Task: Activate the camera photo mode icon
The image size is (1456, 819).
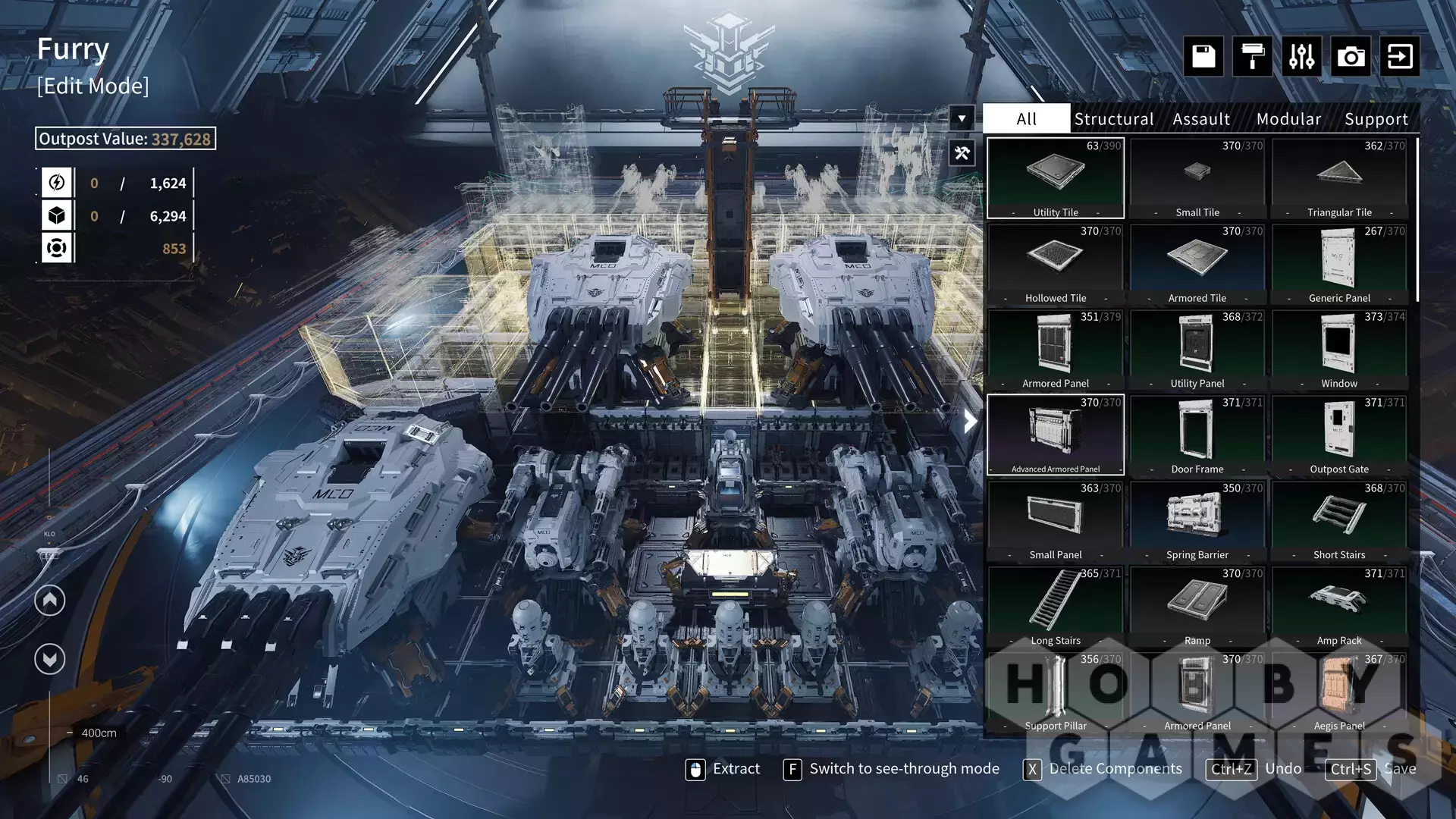Action: pyautogui.click(x=1351, y=56)
